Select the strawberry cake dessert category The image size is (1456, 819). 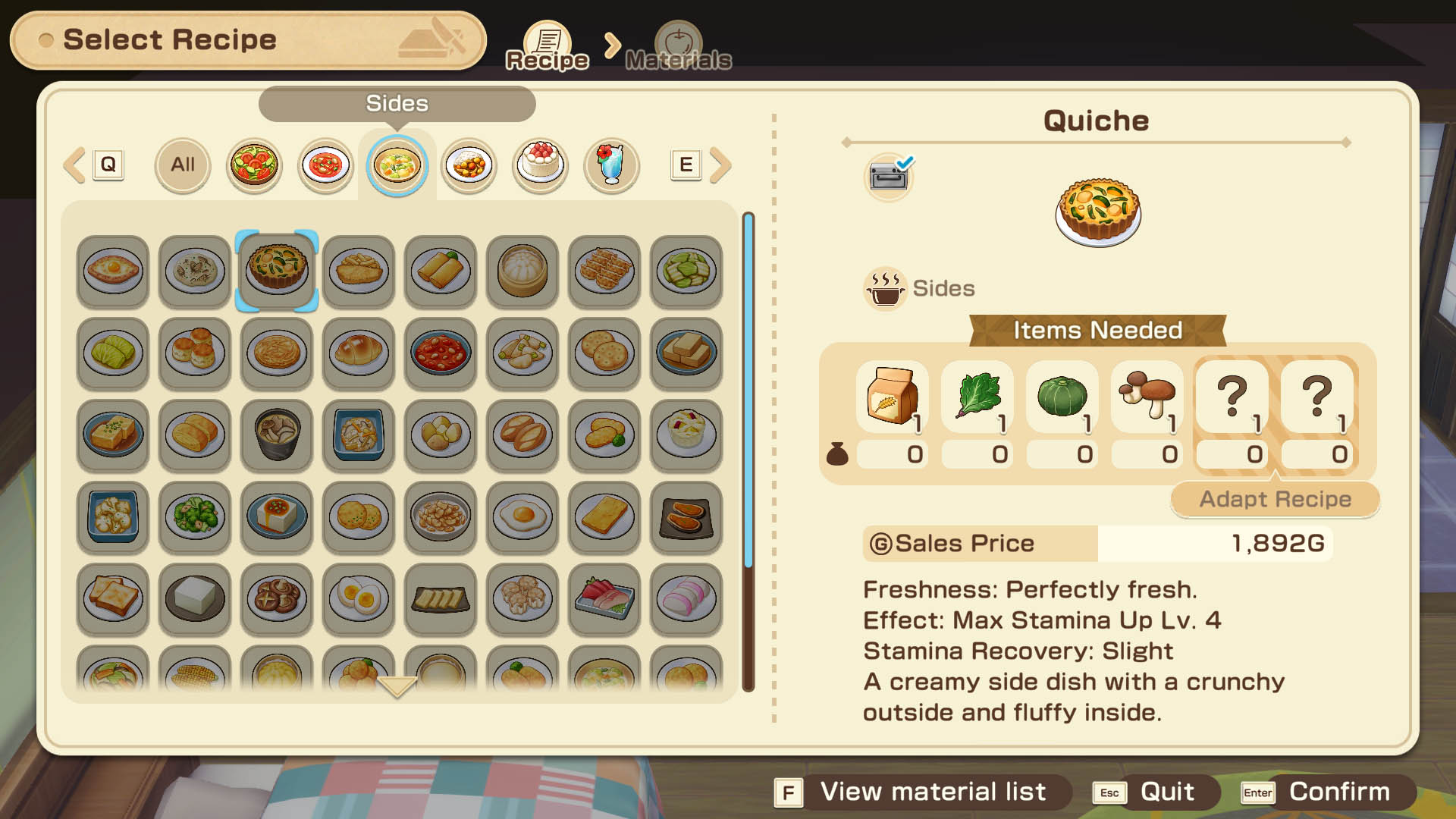click(x=540, y=165)
